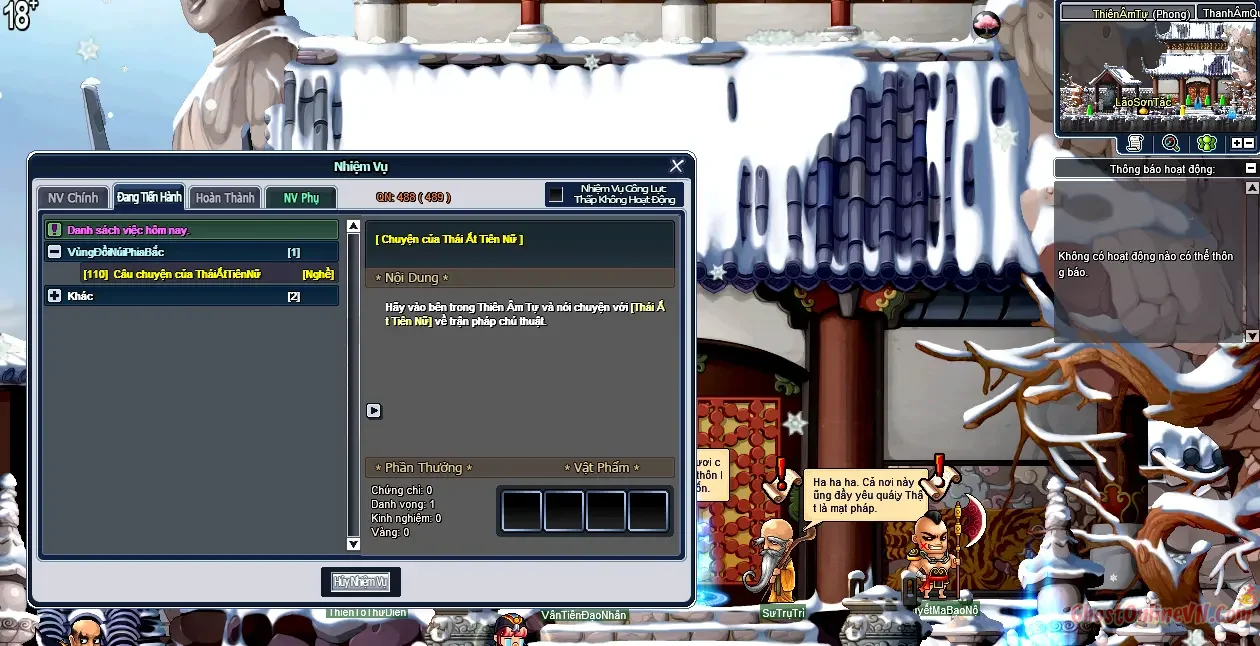The height and width of the screenshot is (646, 1260).
Task: Toggle the Nhiệm Vụ Công Lực checkbox
Action: click(x=557, y=194)
